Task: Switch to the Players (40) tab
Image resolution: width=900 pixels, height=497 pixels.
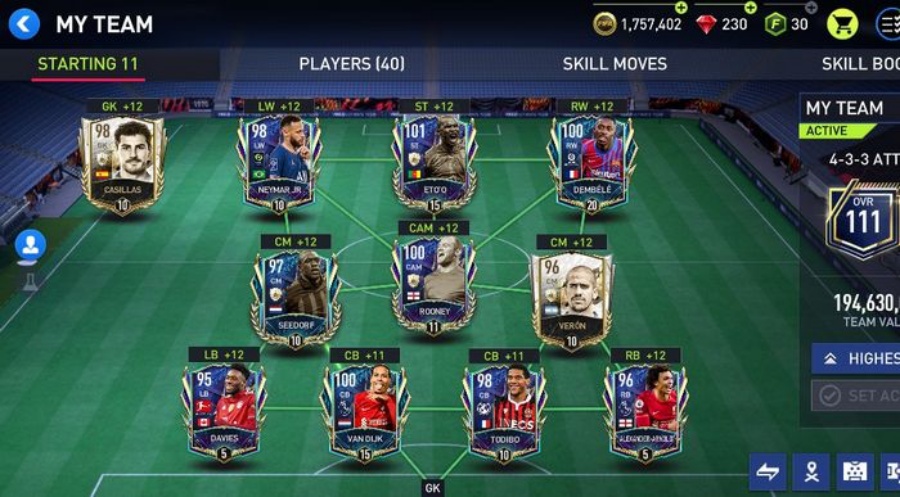Action: coord(351,64)
